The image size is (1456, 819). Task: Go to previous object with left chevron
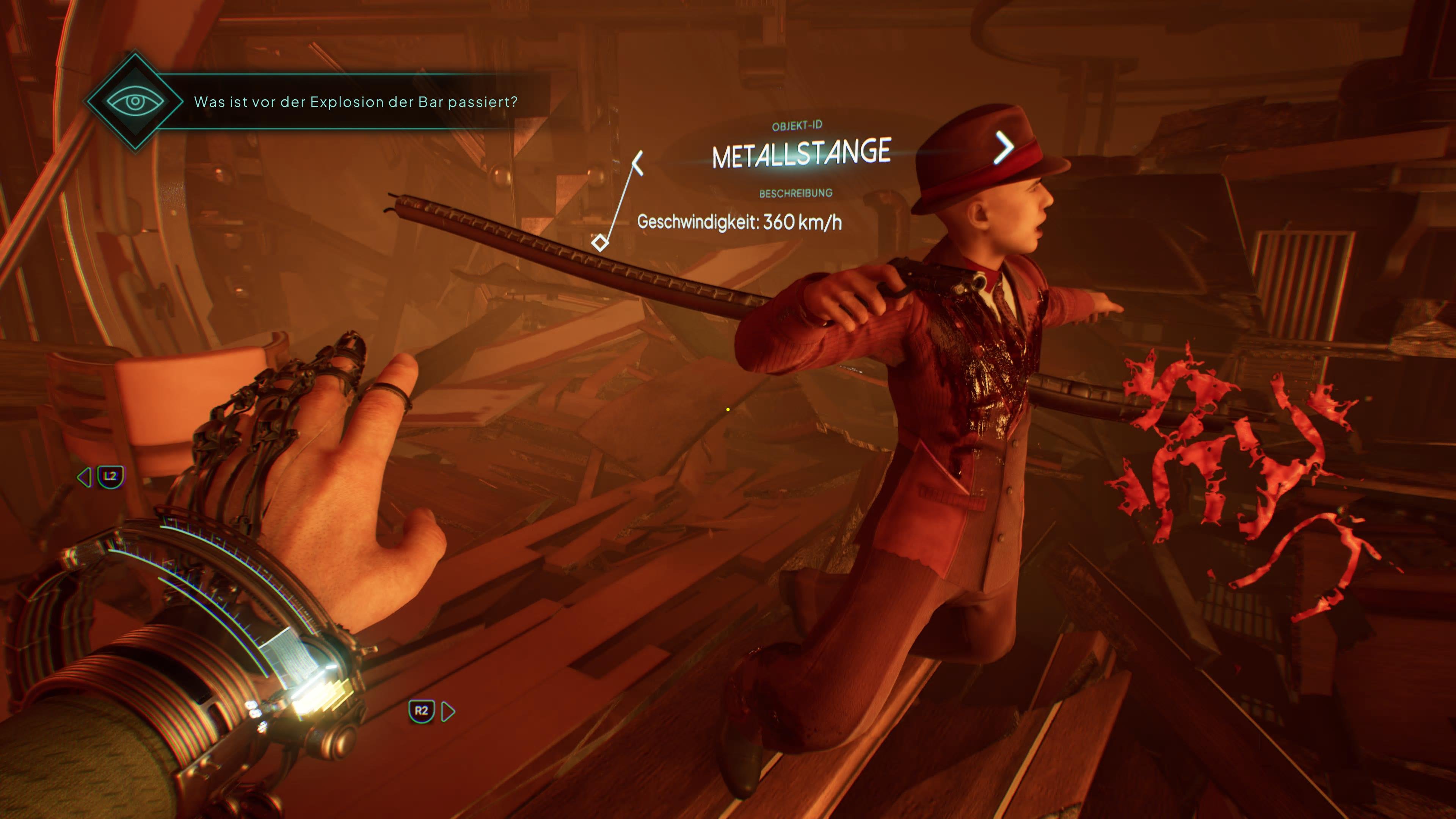(637, 163)
